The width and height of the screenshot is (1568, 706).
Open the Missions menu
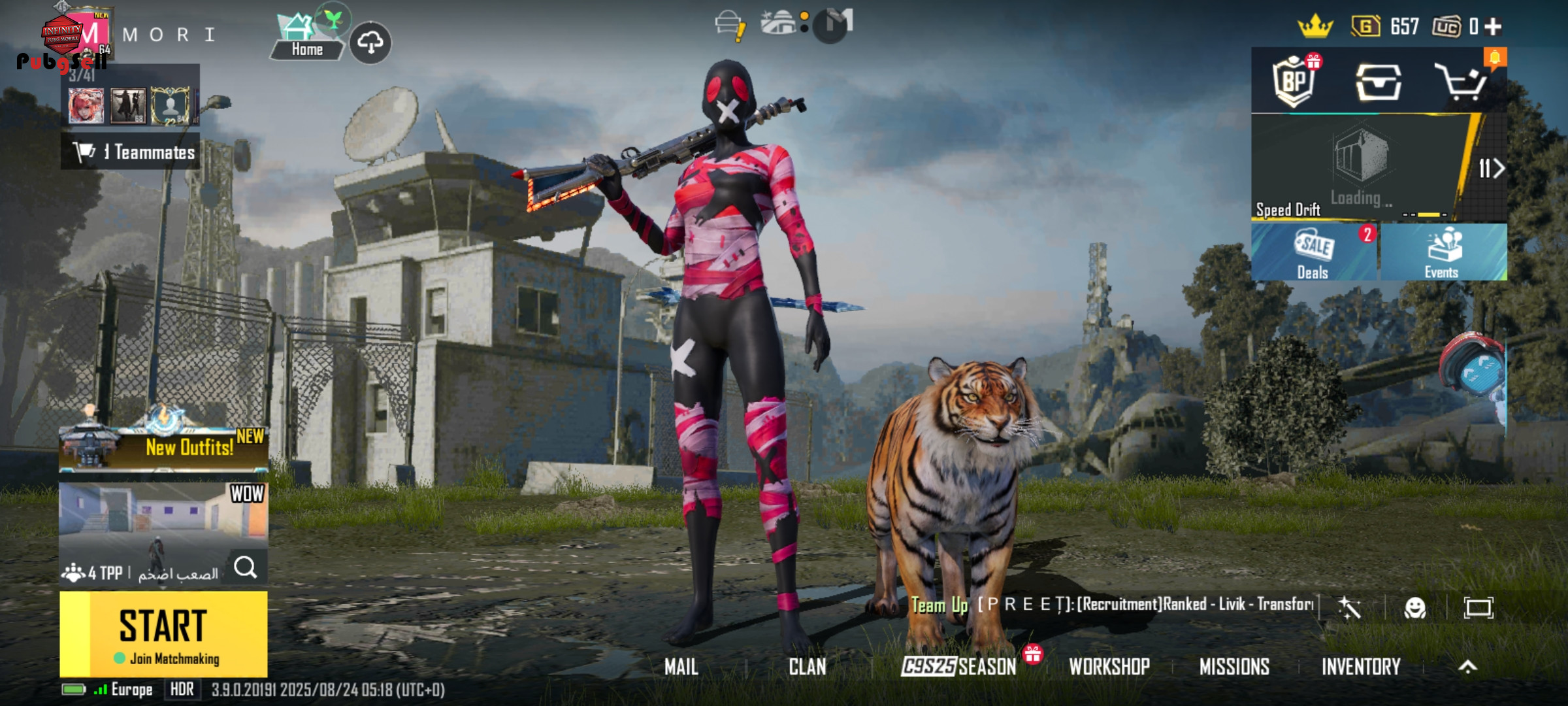click(x=1234, y=667)
